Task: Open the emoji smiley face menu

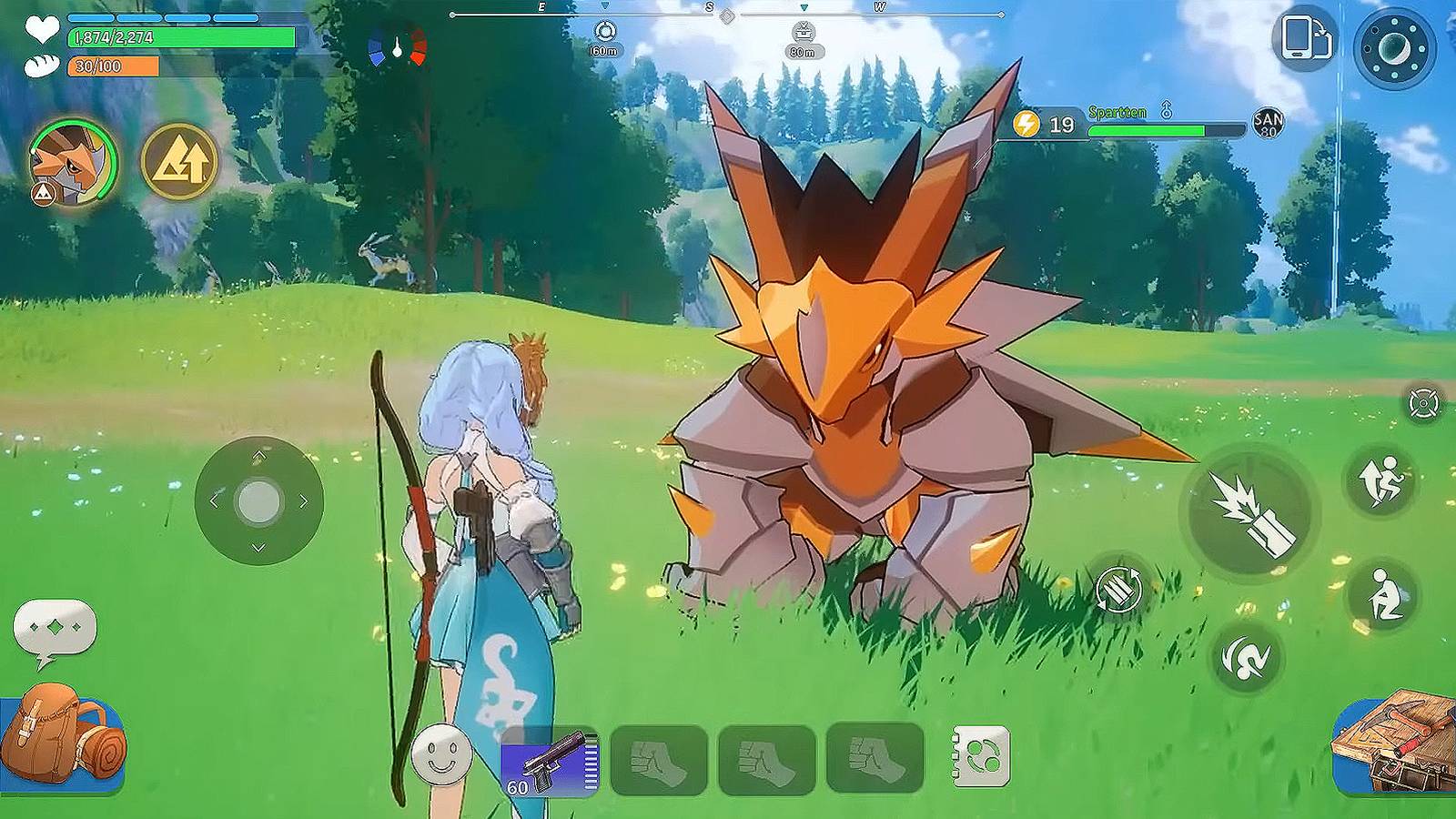Action: click(x=441, y=755)
